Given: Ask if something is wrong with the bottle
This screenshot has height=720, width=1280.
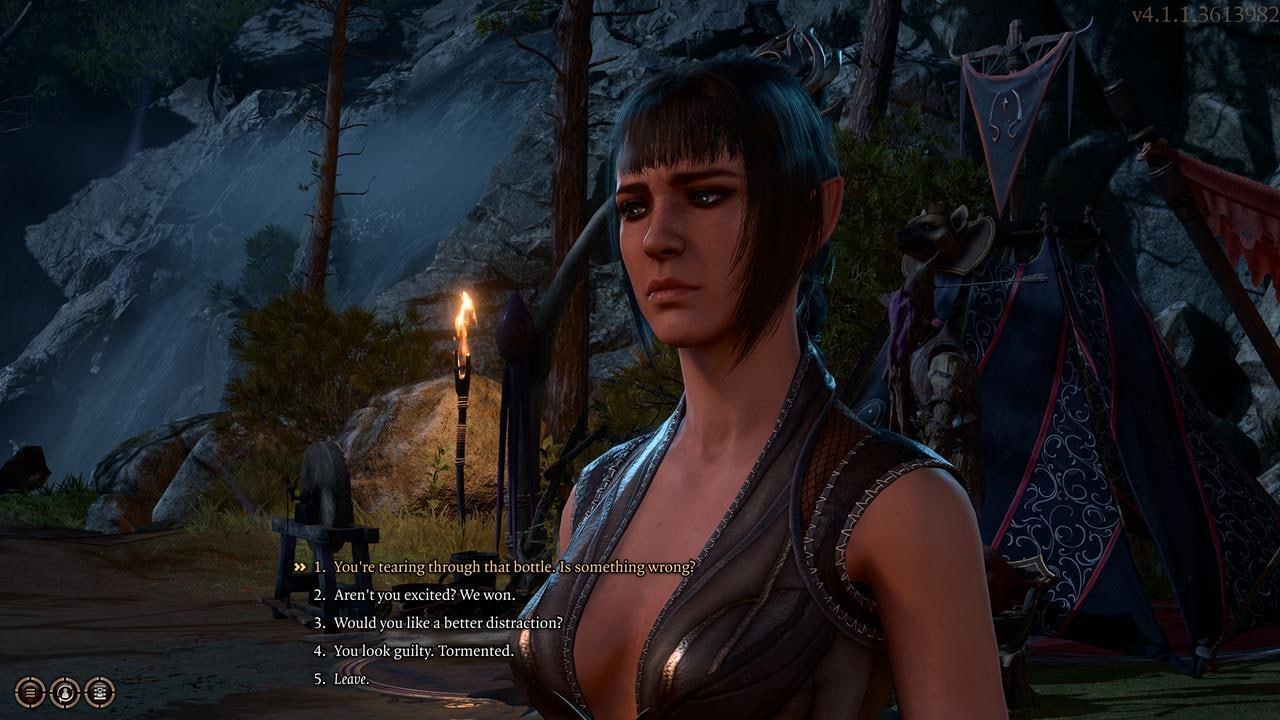Looking at the screenshot, I should click(x=513, y=567).
